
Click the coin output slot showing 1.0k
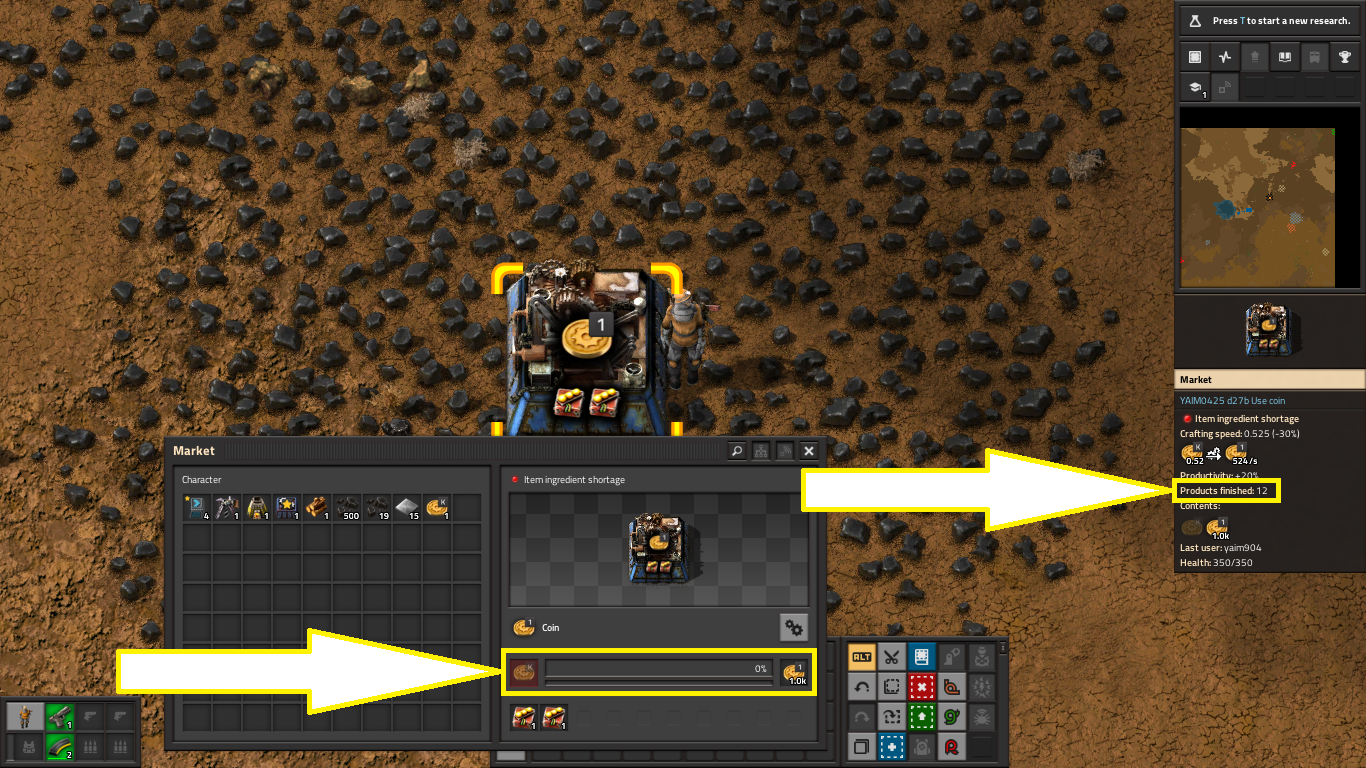pyautogui.click(x=795, y=673)
